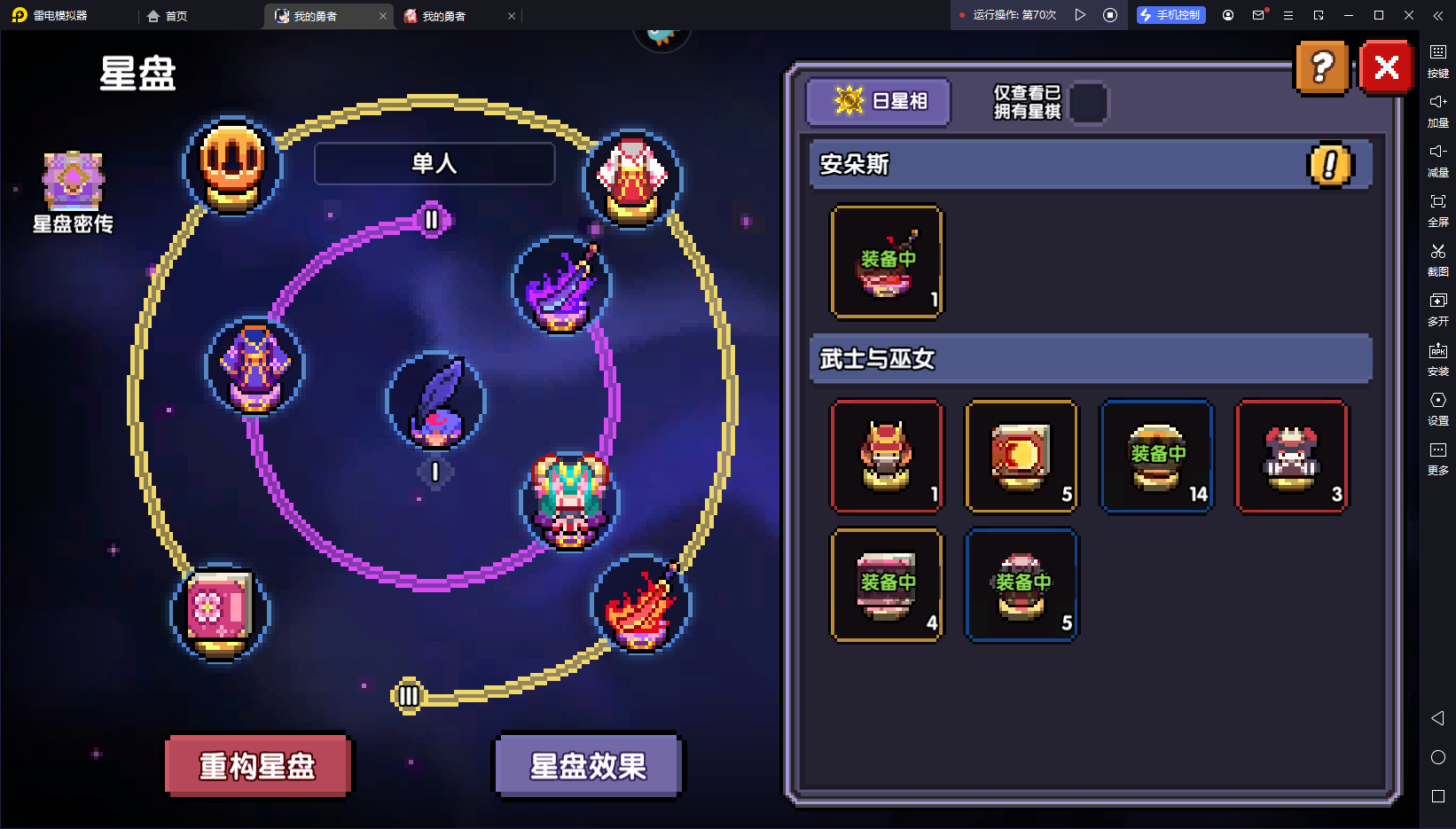1456x829 pixels.
Task: Click the 重构星盘 button
Action: [x=257, y=765]
